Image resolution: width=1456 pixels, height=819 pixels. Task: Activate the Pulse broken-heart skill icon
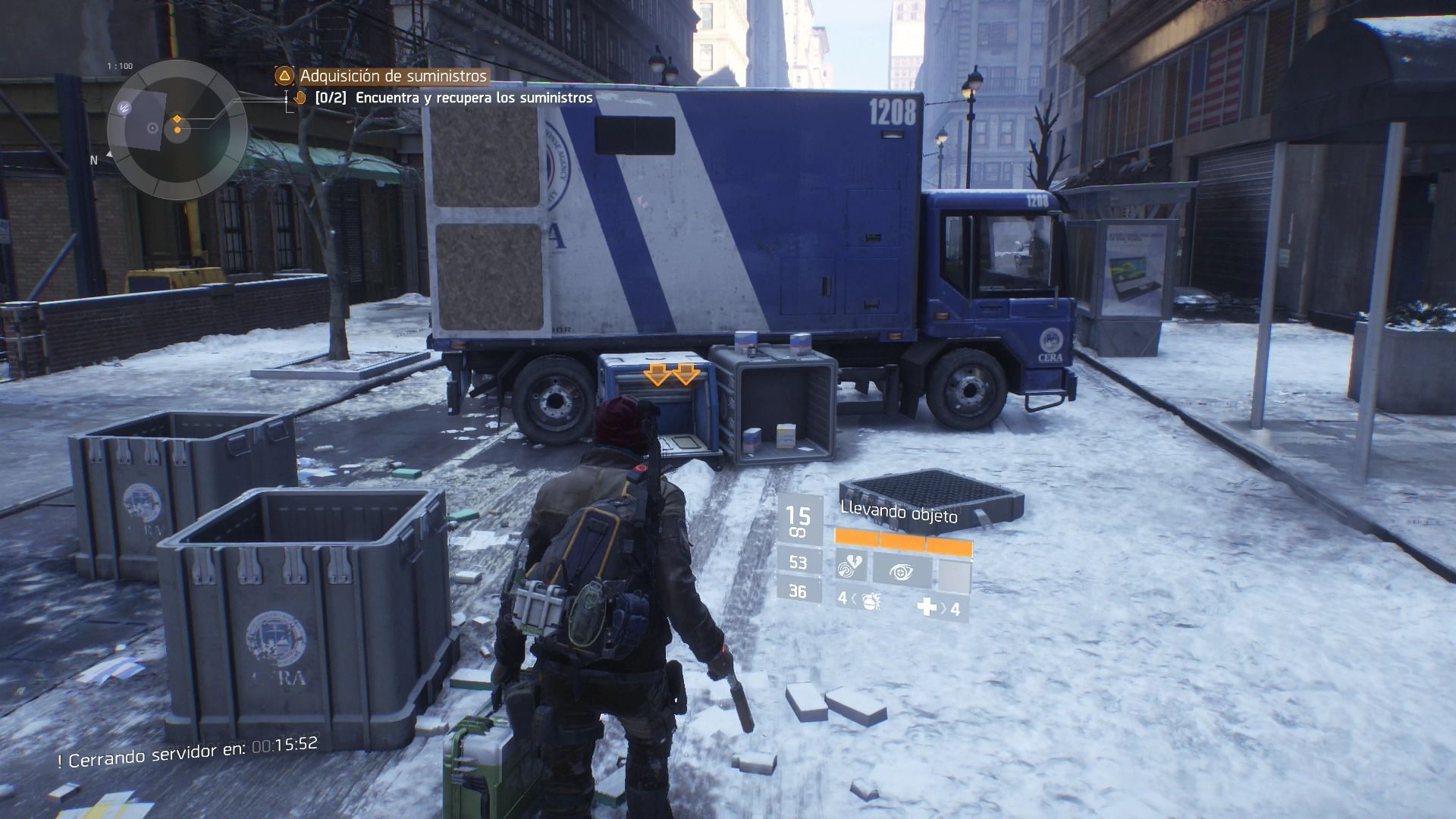click(x=851, y=570)
